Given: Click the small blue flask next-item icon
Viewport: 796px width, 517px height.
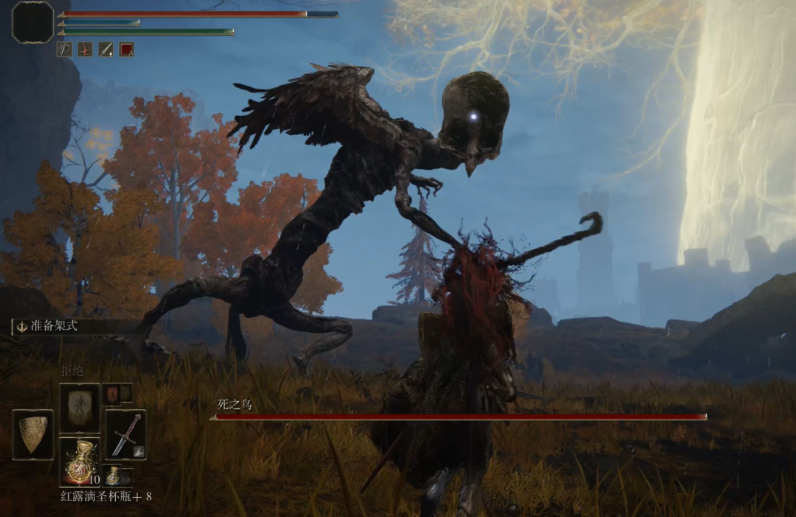Looking at the screenshot, I should coord(113,475).
